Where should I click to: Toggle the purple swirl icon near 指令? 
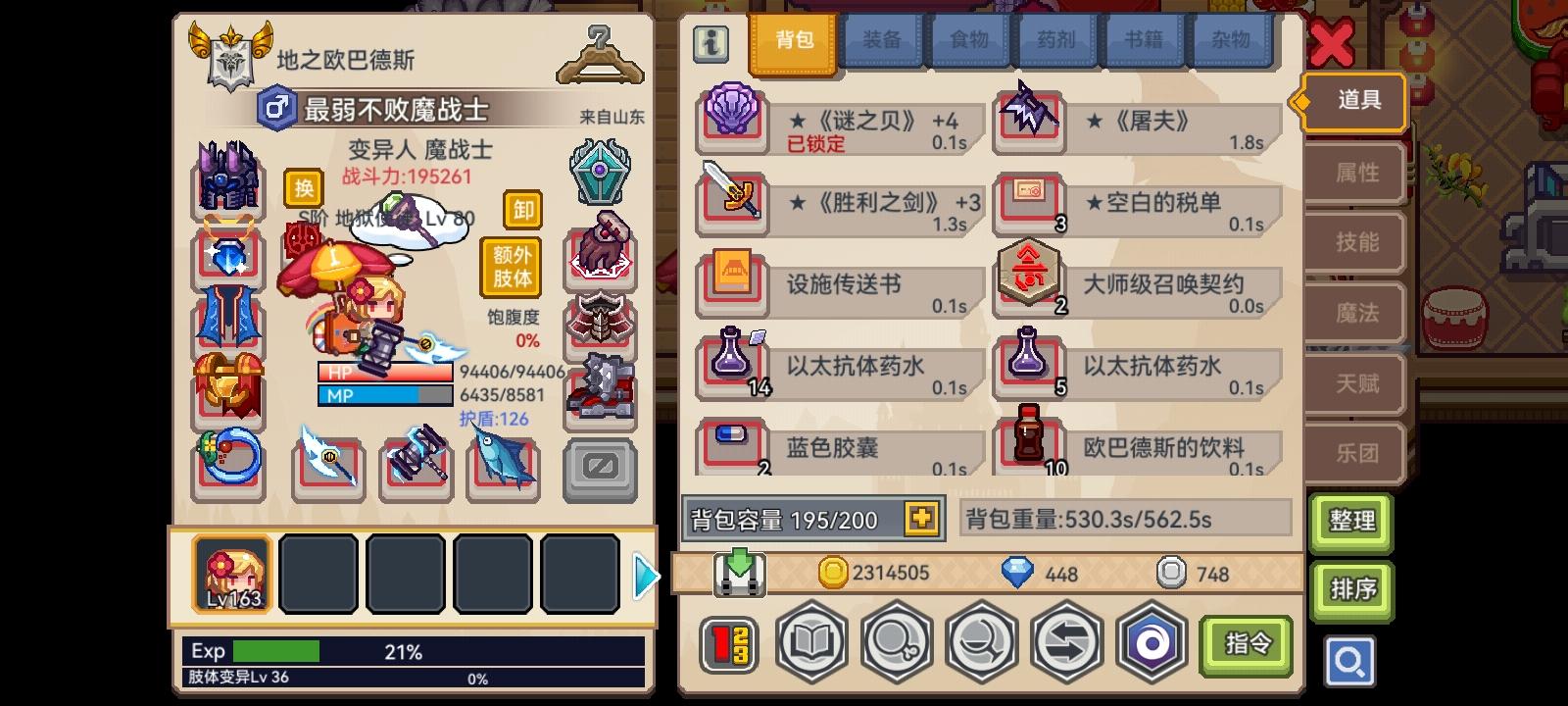tap(1152, 641)
